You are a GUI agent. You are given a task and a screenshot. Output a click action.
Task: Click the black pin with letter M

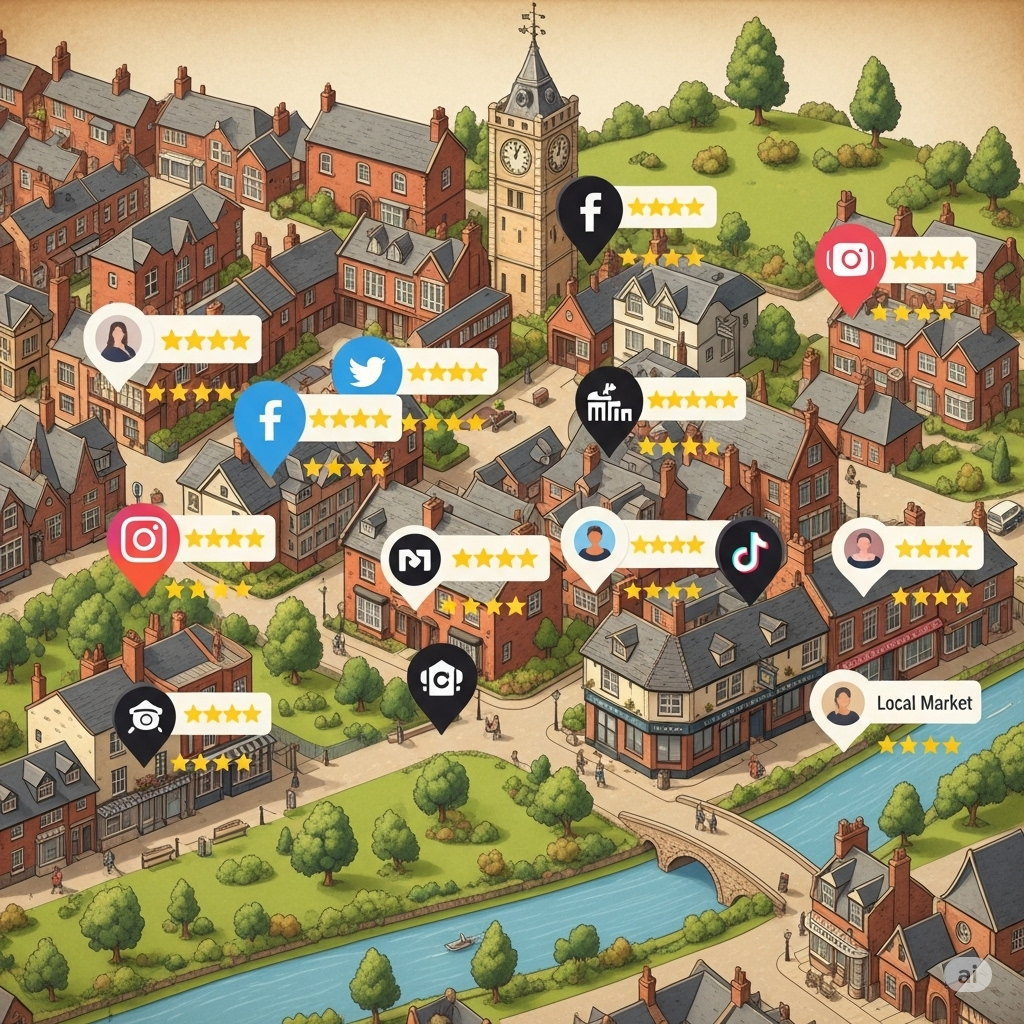pos(413,562)
